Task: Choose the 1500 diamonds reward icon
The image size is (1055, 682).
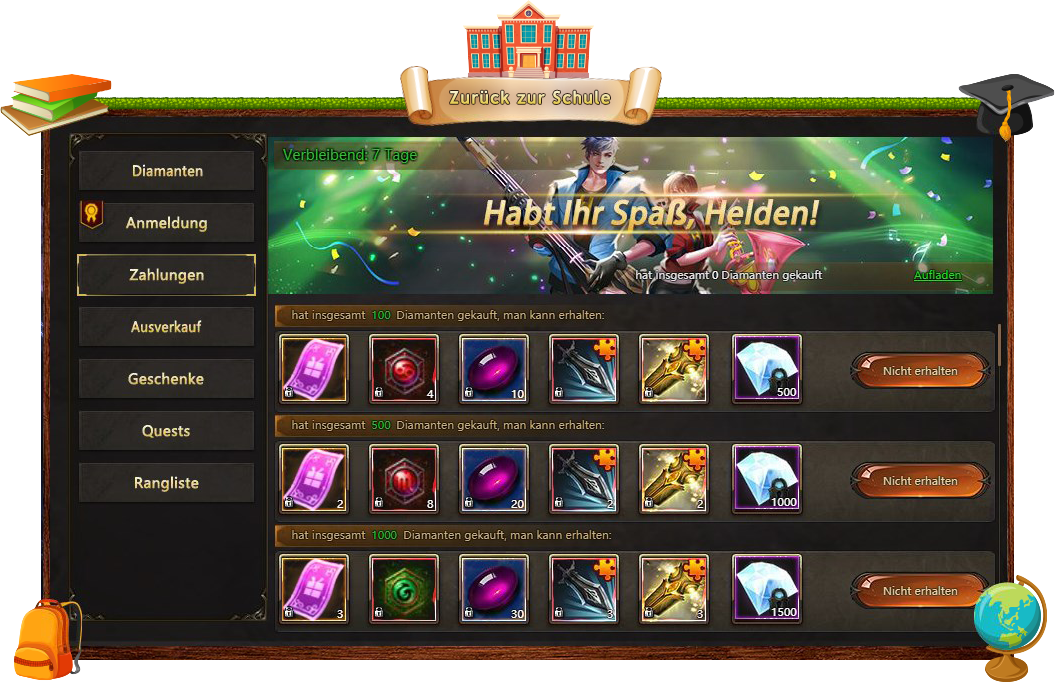Action: [x=767, y=589]
